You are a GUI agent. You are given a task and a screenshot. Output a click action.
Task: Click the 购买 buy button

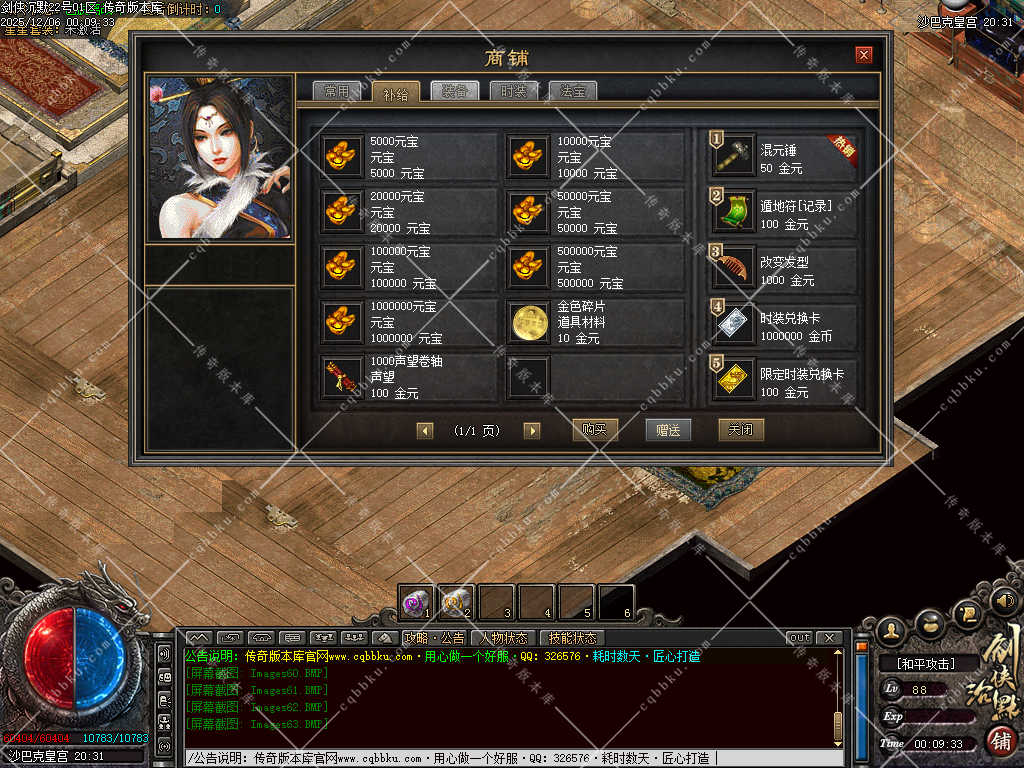pyautogui.click(x=595, y=430)
